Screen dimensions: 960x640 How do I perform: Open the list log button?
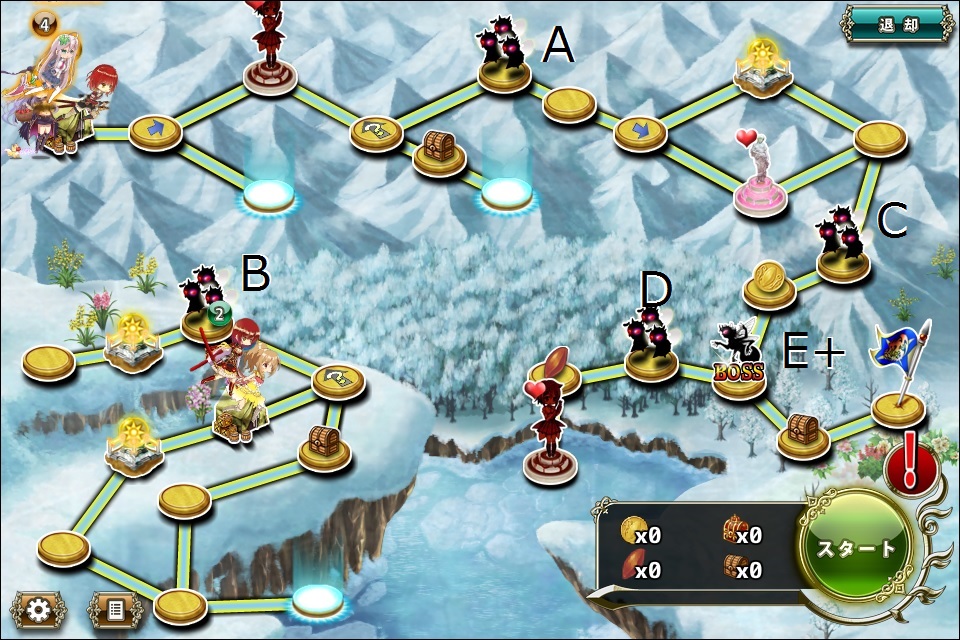(x=115, y=609)
